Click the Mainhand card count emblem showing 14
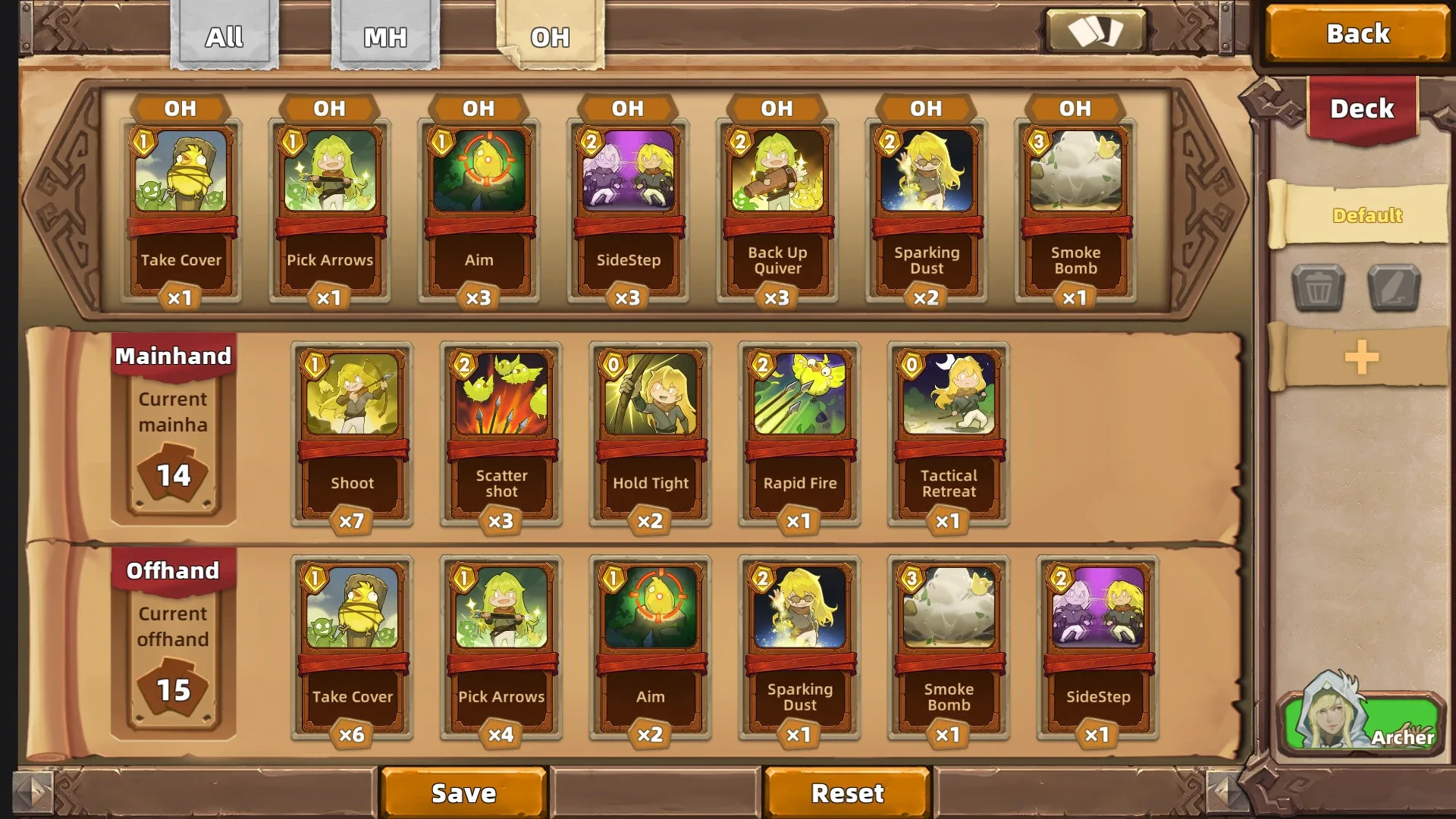This screenshot has height=819, width=1456. tap(173, 474)
